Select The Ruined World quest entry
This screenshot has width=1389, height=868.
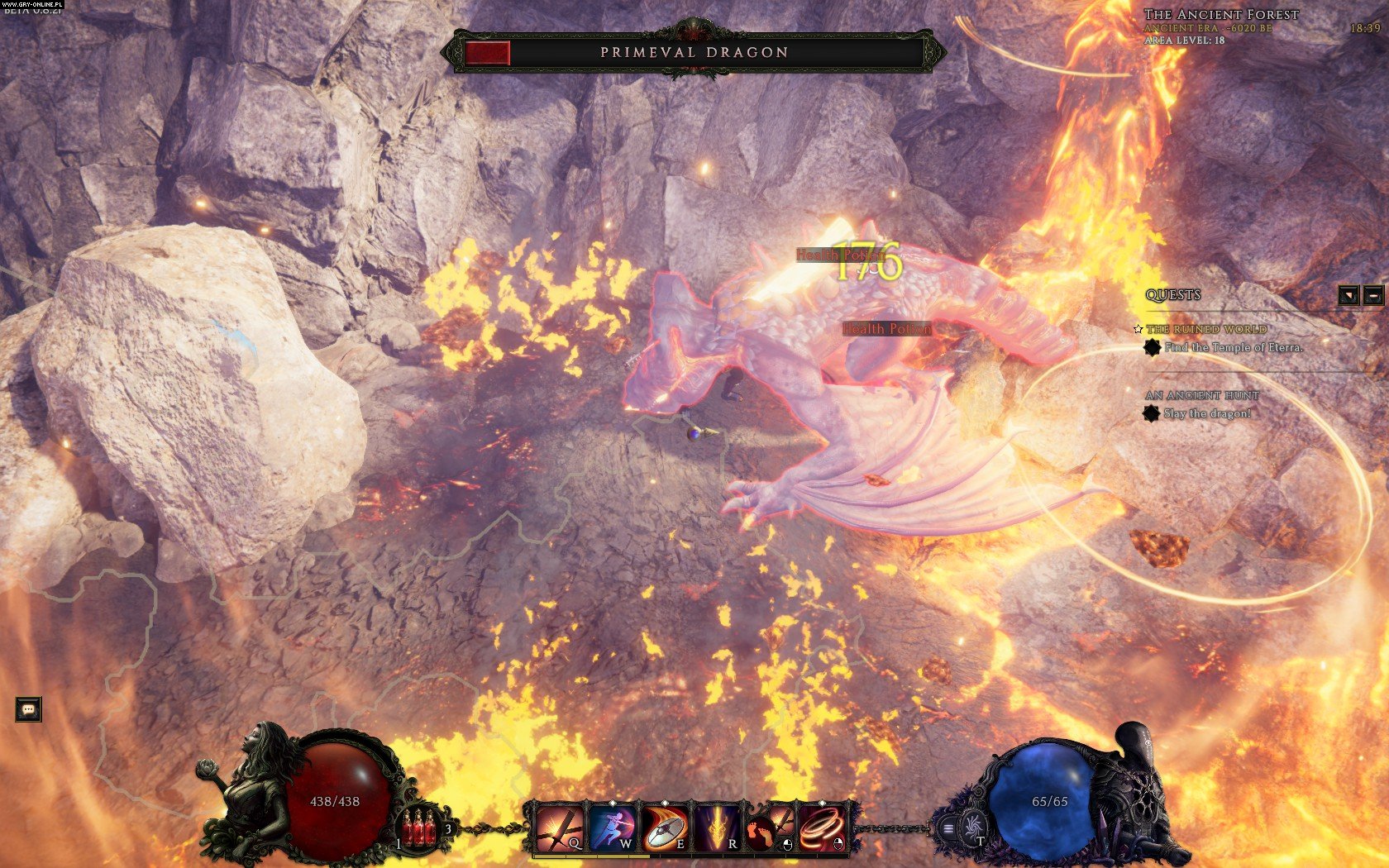1206,329
